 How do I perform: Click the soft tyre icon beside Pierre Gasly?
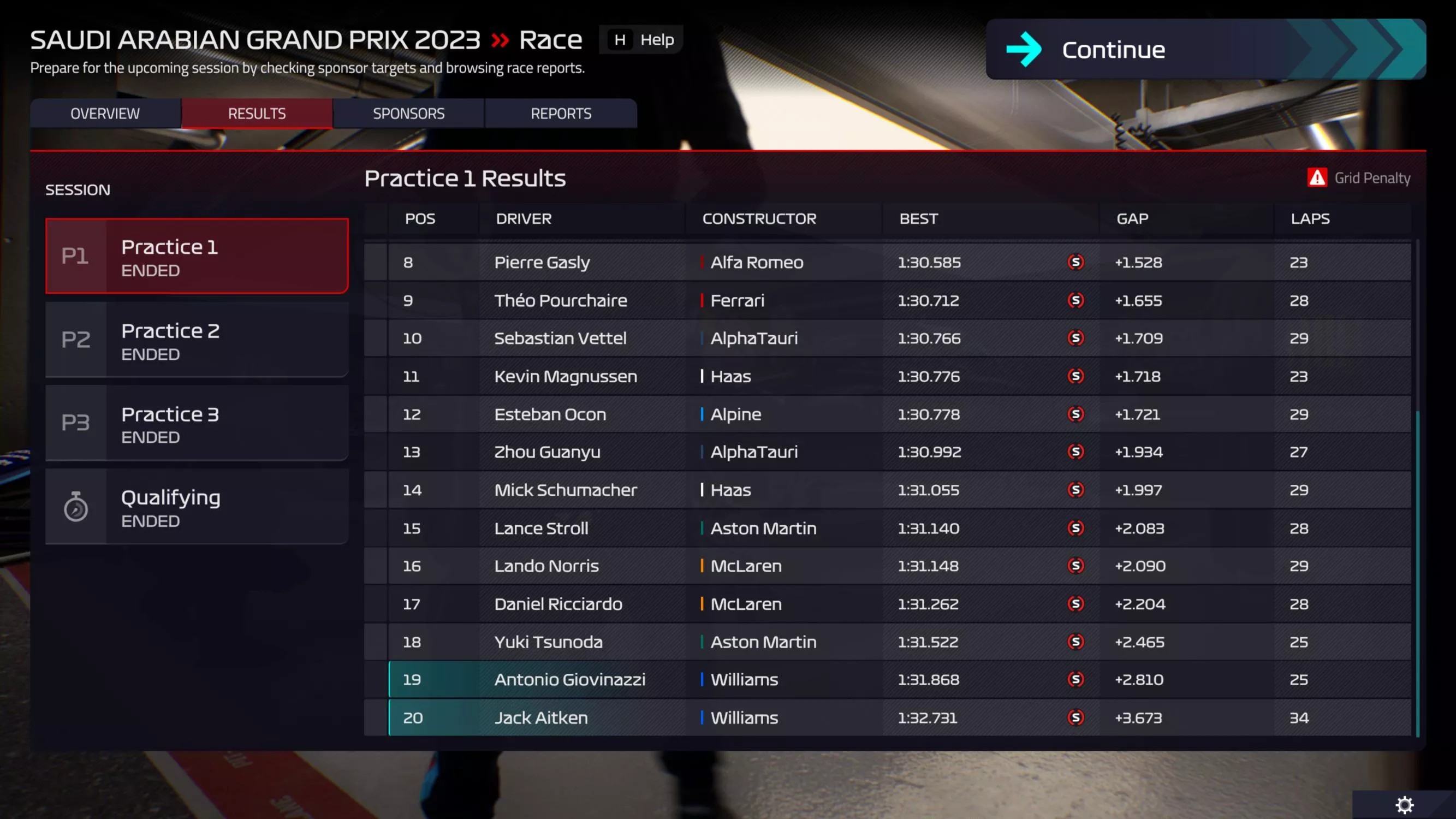pyautogui.click(x=1076, y=262)
